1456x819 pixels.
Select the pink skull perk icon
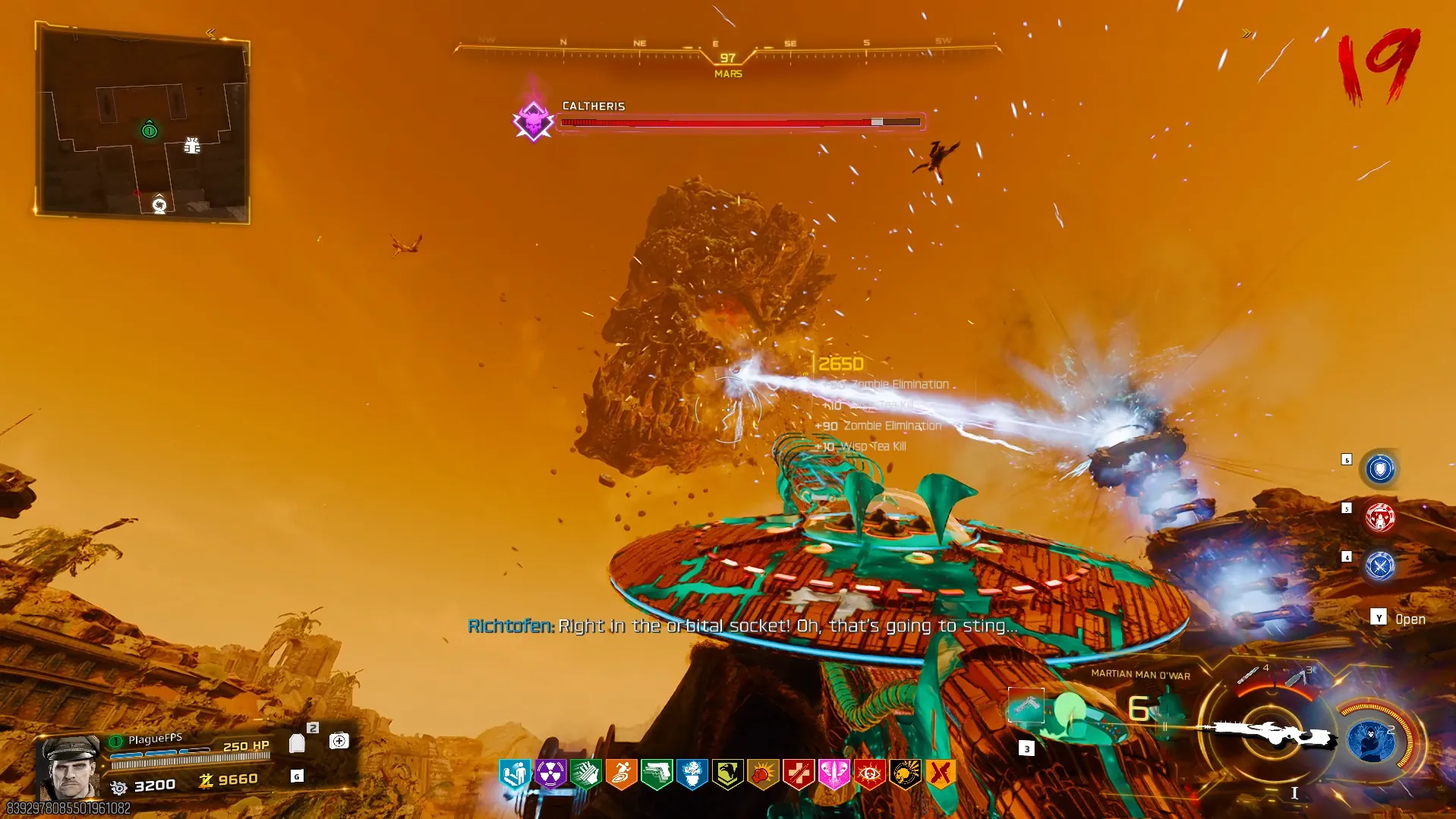point(834,774)
